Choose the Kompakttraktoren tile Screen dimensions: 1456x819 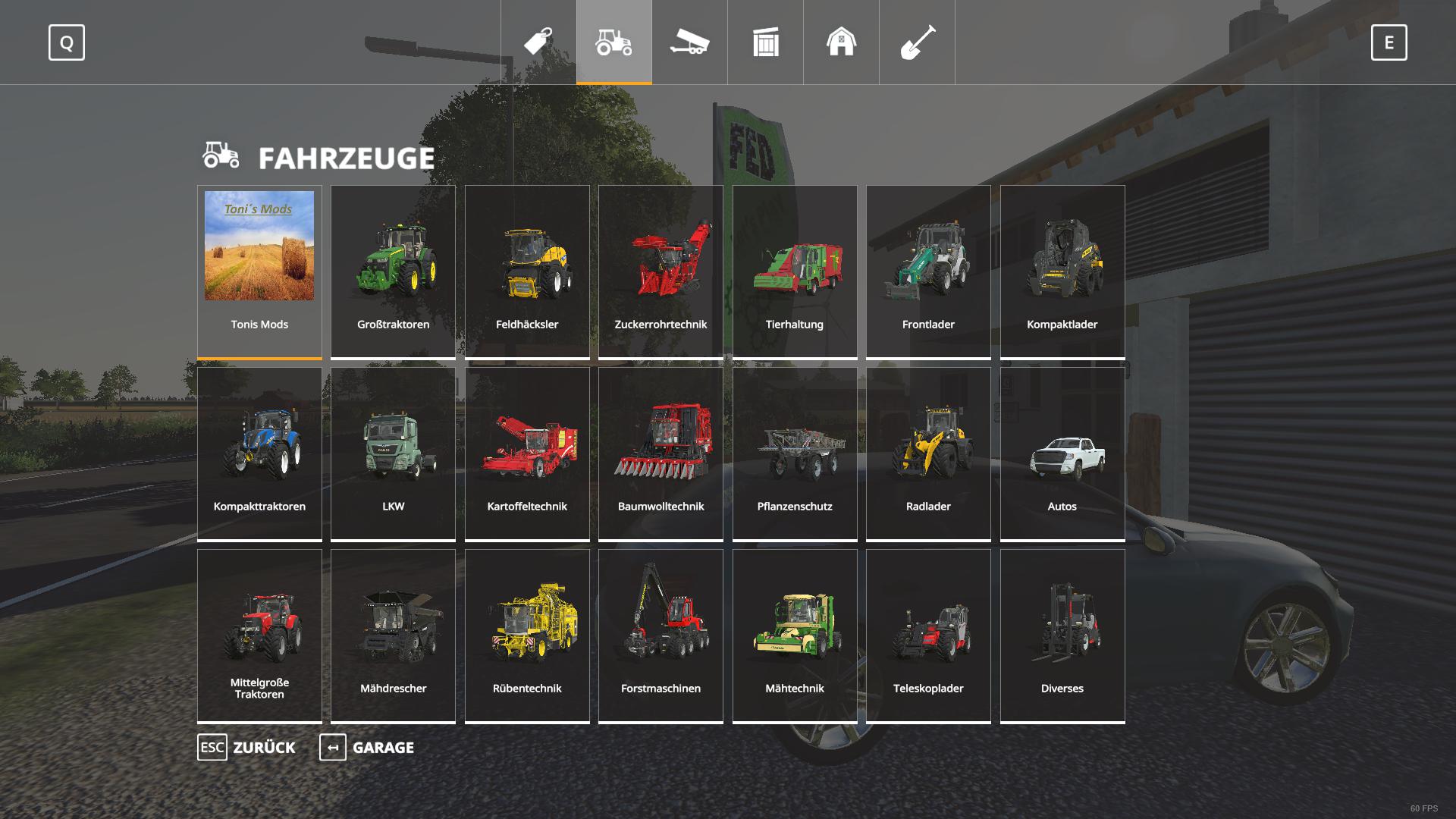[x=259, y=453]
